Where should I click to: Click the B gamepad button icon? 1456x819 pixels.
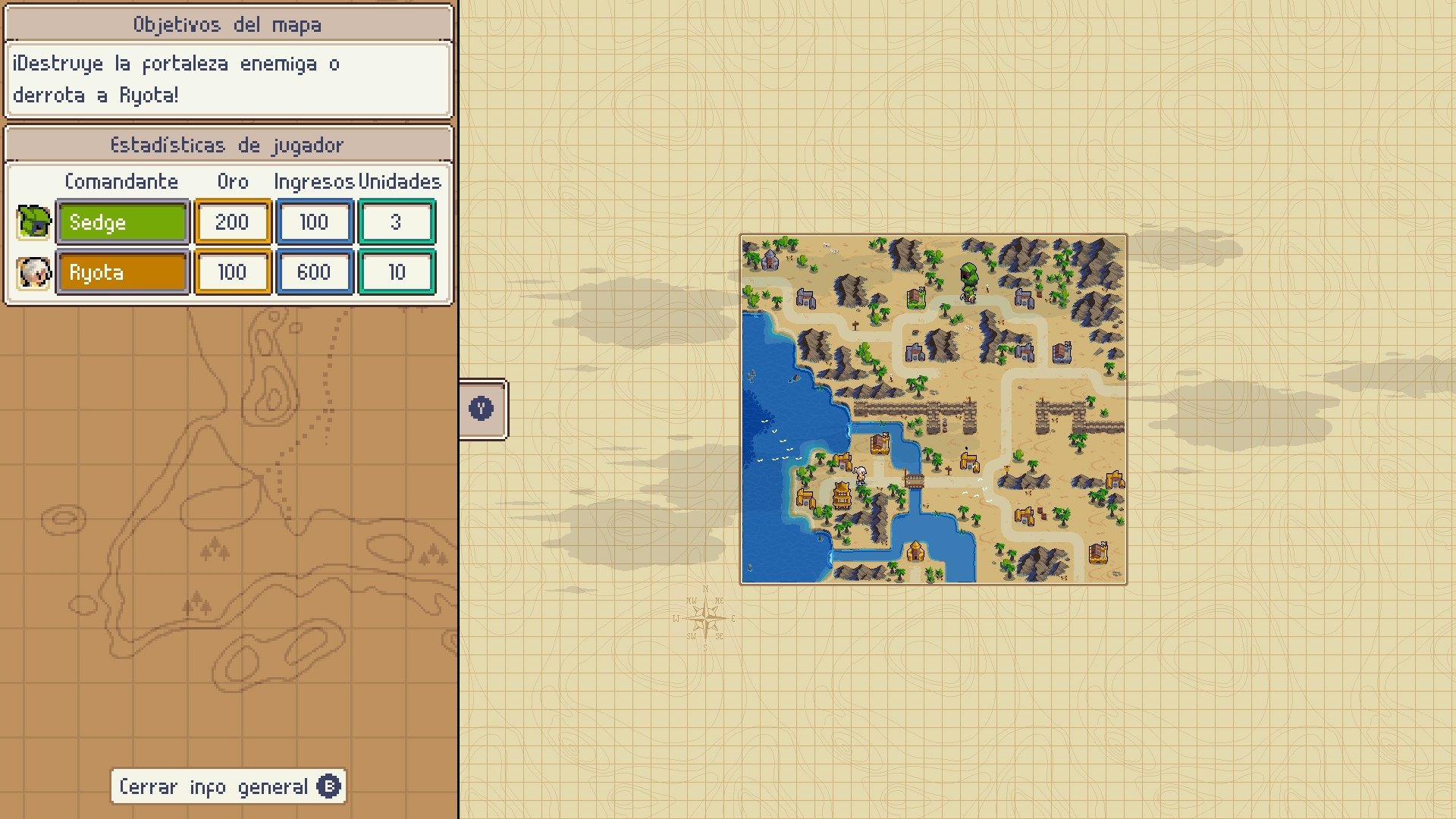coord(328,787)
